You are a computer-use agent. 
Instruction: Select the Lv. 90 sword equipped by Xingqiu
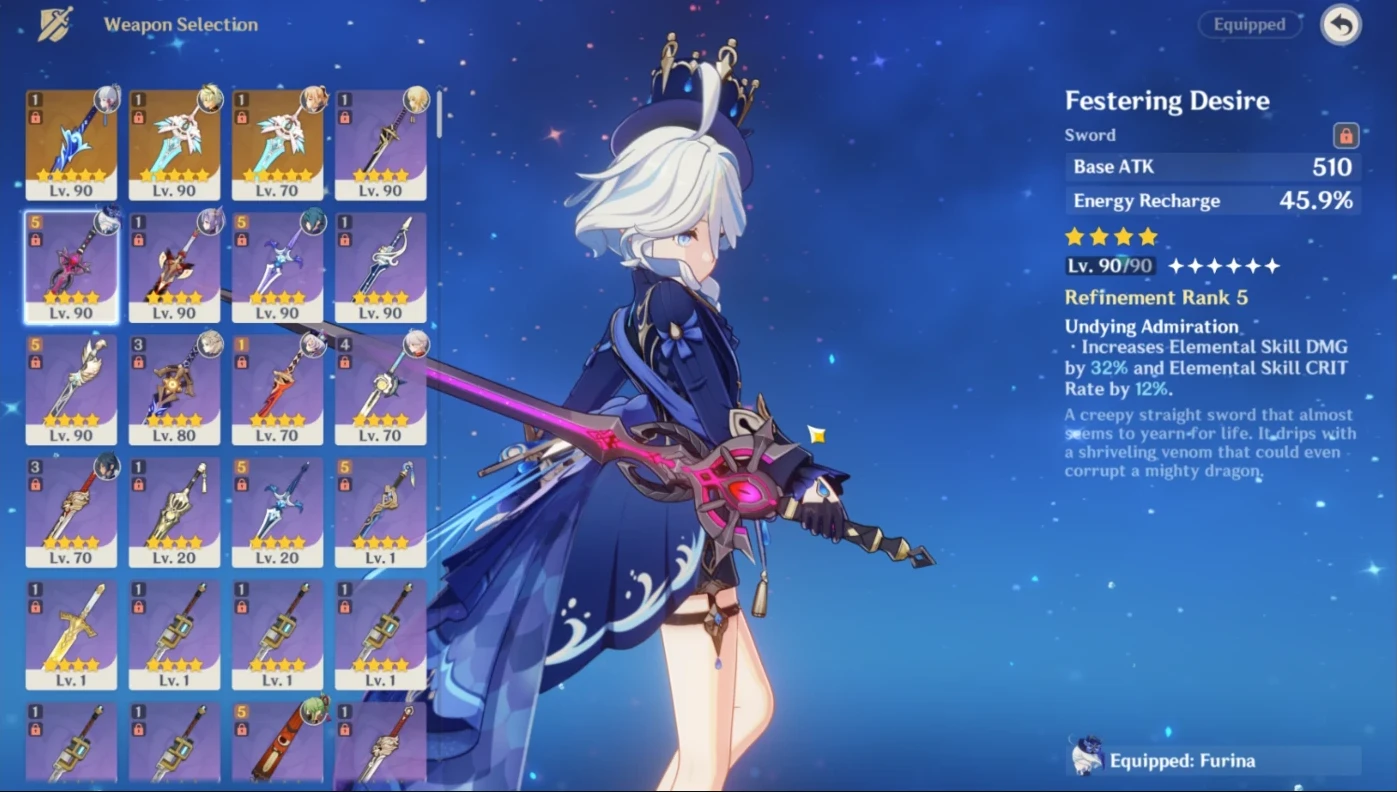(277, 267)
